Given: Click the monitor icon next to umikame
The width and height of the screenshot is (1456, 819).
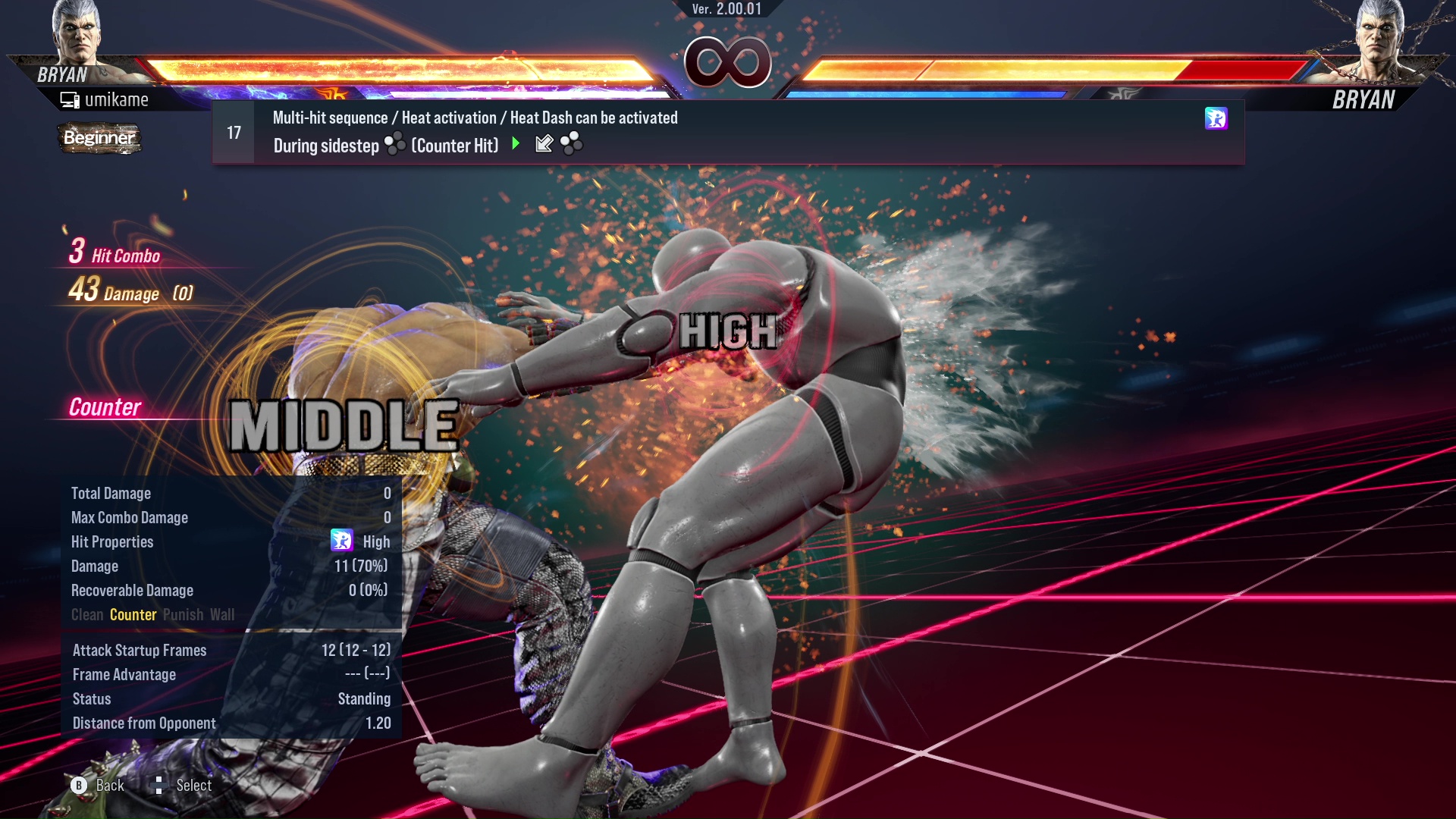Looking at the screenshot, I should click(x=69, y=99).
